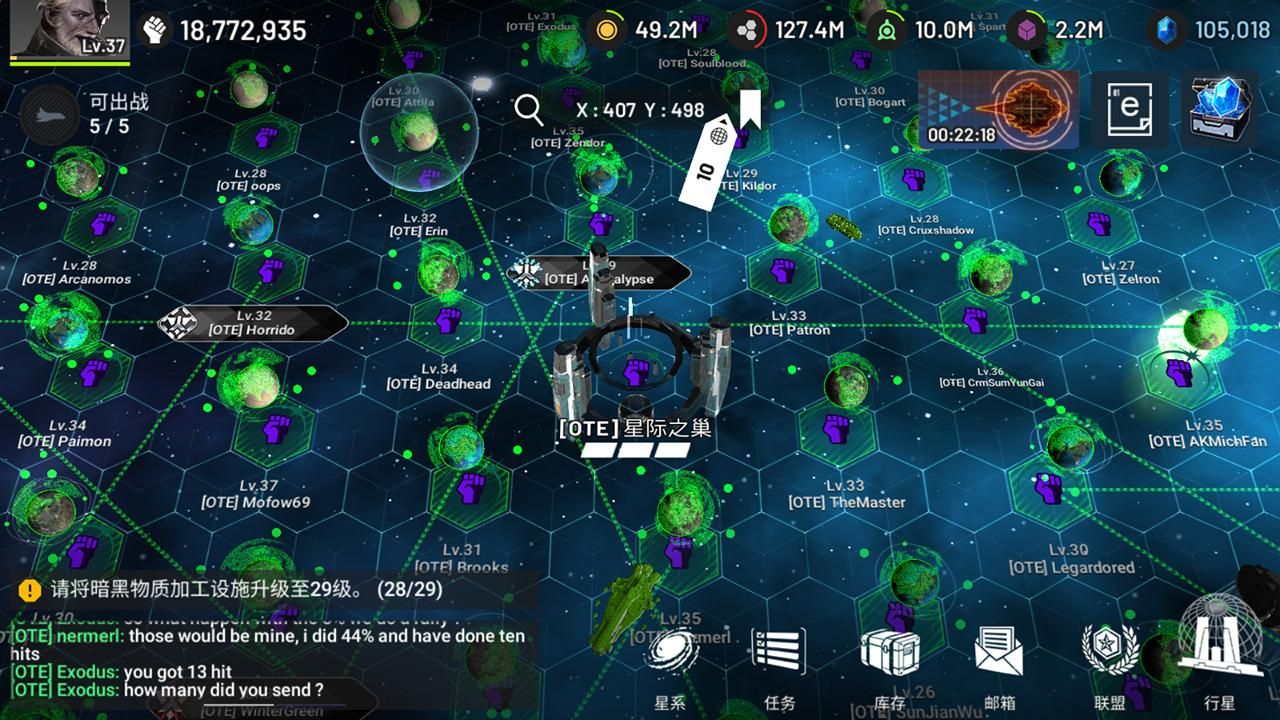
Task: Open the alliance chat box
Action: coord(268,662)
